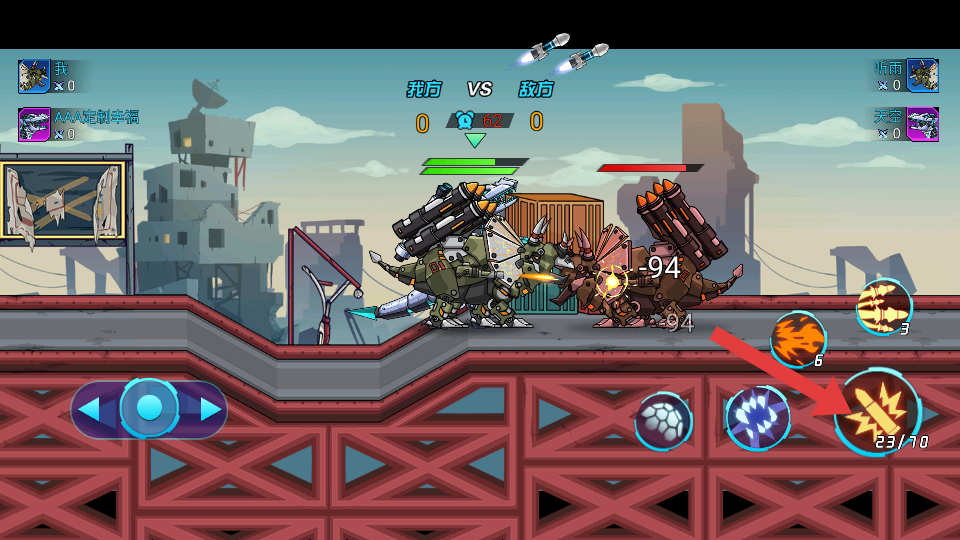Image resolution: width=960 pixels, height=540 pixels.
Task: Trigger the blue claw slash skill
Action: tap(757, 417)
